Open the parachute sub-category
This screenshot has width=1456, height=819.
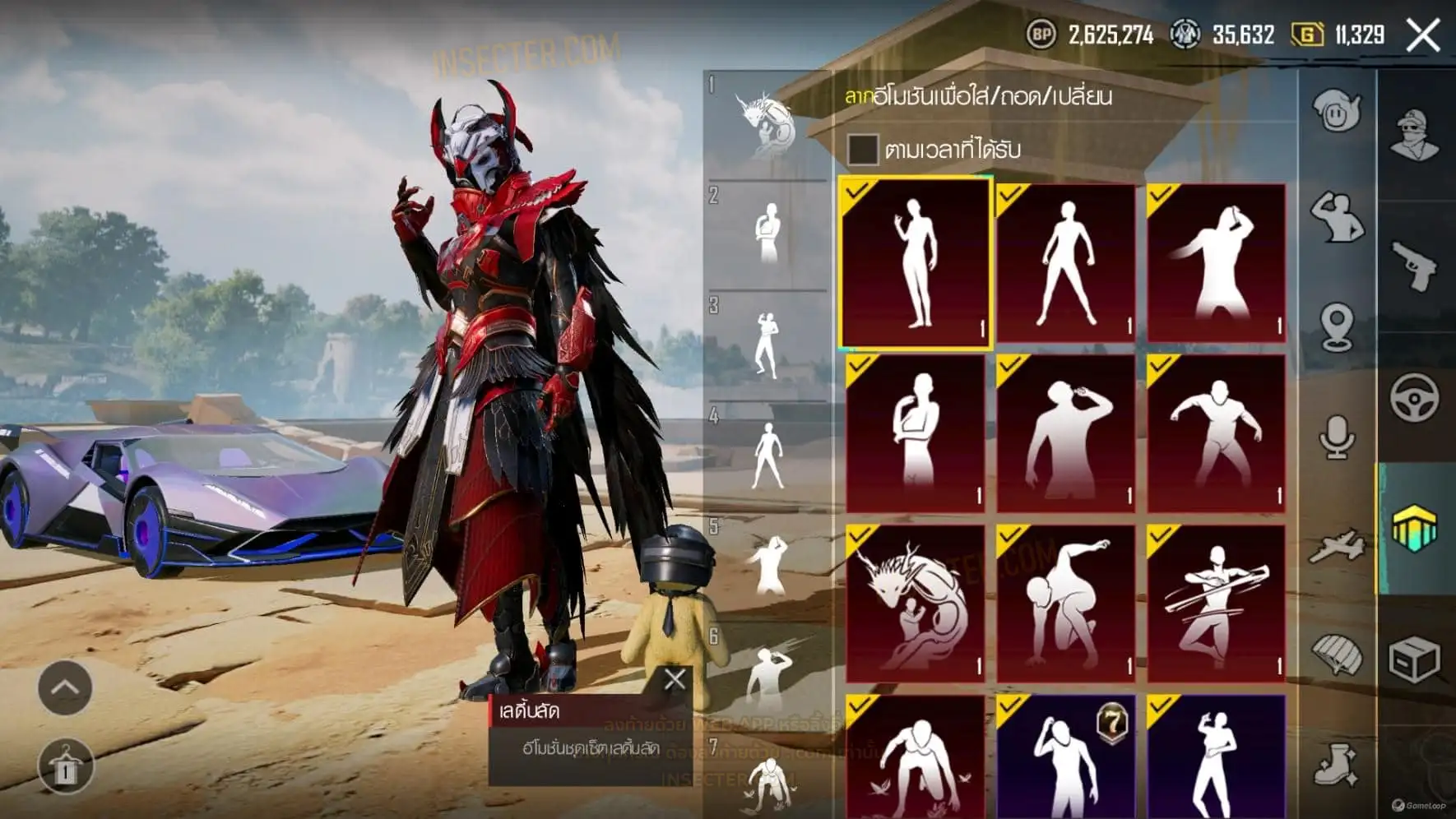pyautogui.click(x=1337, y=655)
